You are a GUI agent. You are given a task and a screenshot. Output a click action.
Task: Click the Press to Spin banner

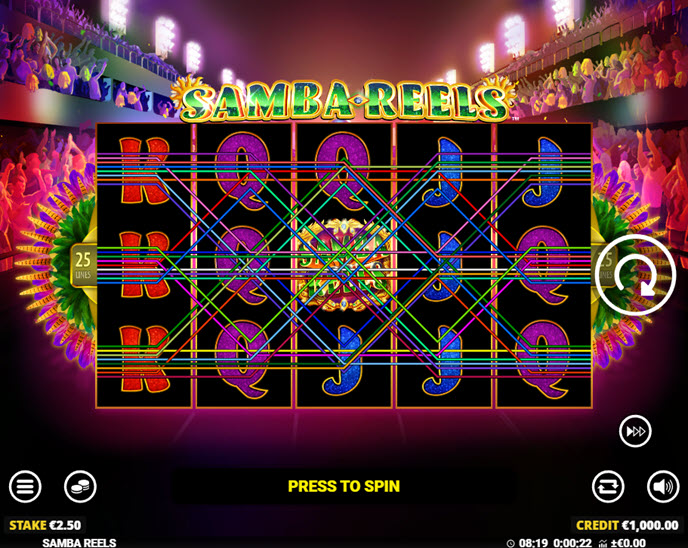(343, 487)
